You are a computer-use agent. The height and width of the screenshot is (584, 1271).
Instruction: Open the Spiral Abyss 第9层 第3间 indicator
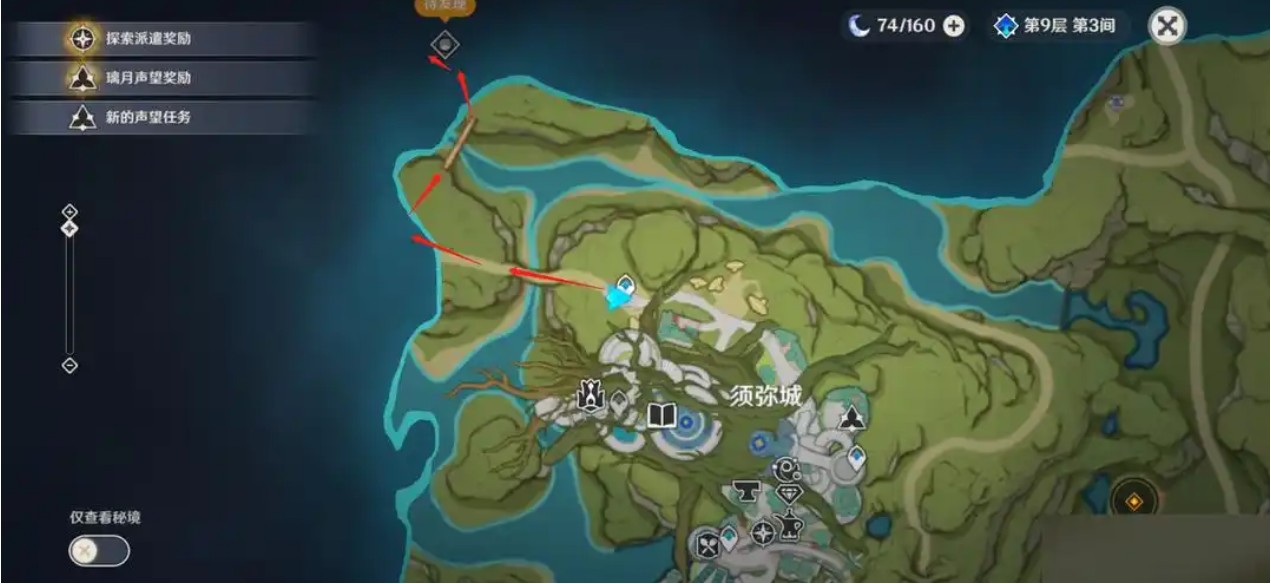[1059, 26]
